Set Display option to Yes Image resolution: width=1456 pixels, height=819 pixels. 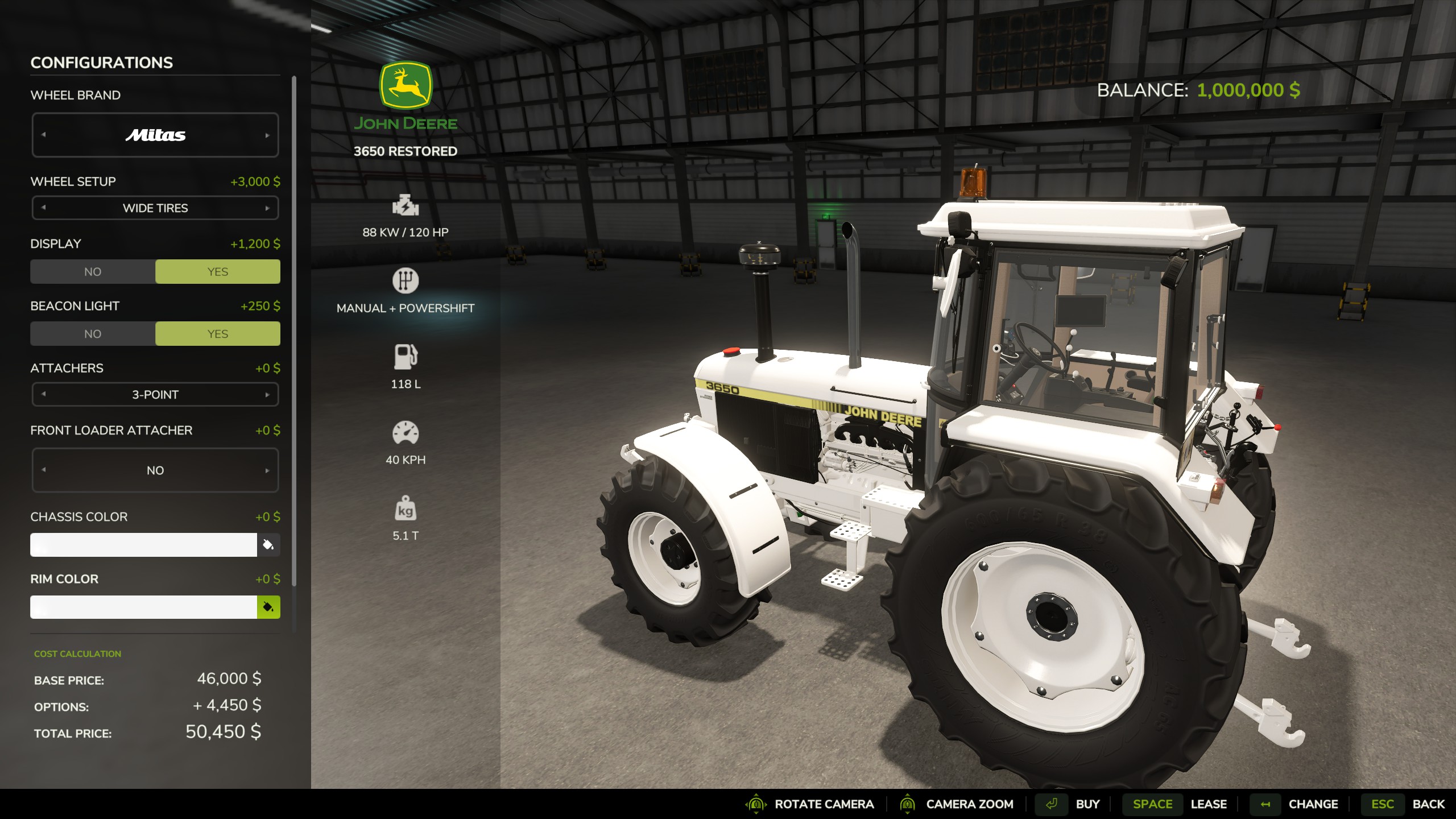[x=217, y=272]
